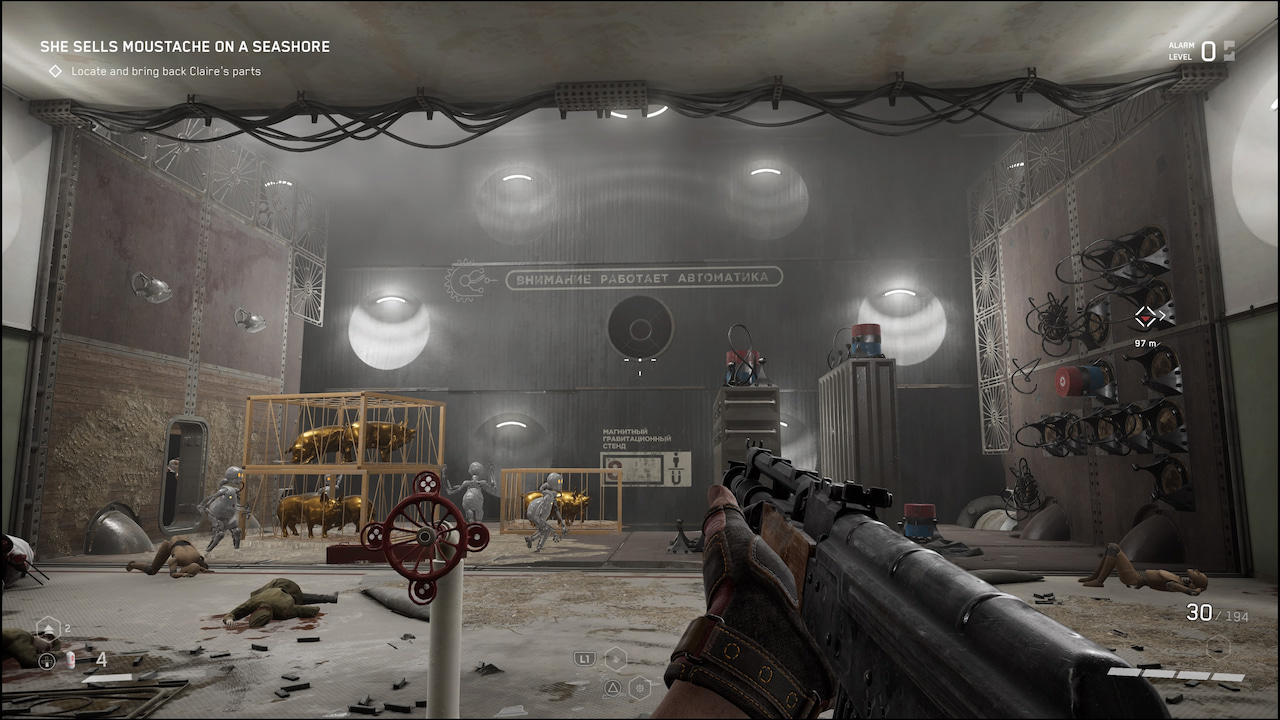The image size is (1280, 720).
Task: Select the hexagon arrow consumable icon
Action: 46,629
